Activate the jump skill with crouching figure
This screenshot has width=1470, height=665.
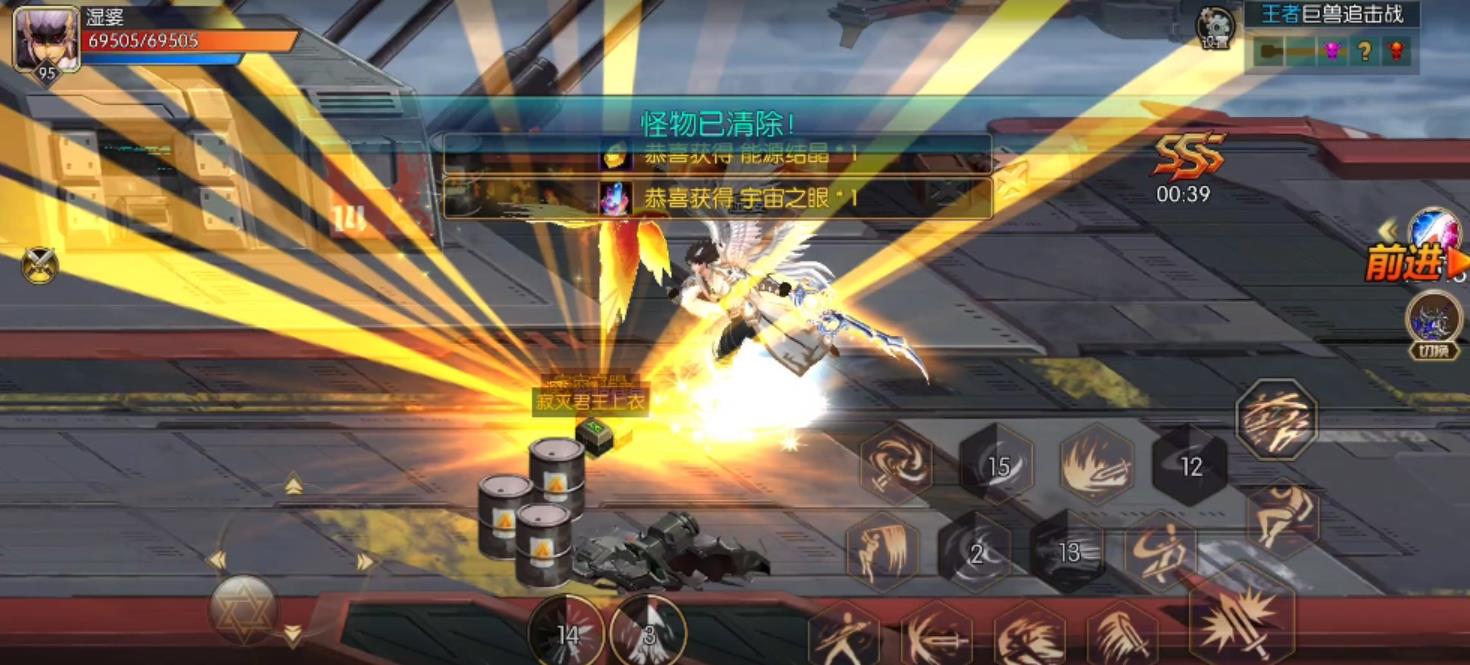click(x=1283, y=516)
